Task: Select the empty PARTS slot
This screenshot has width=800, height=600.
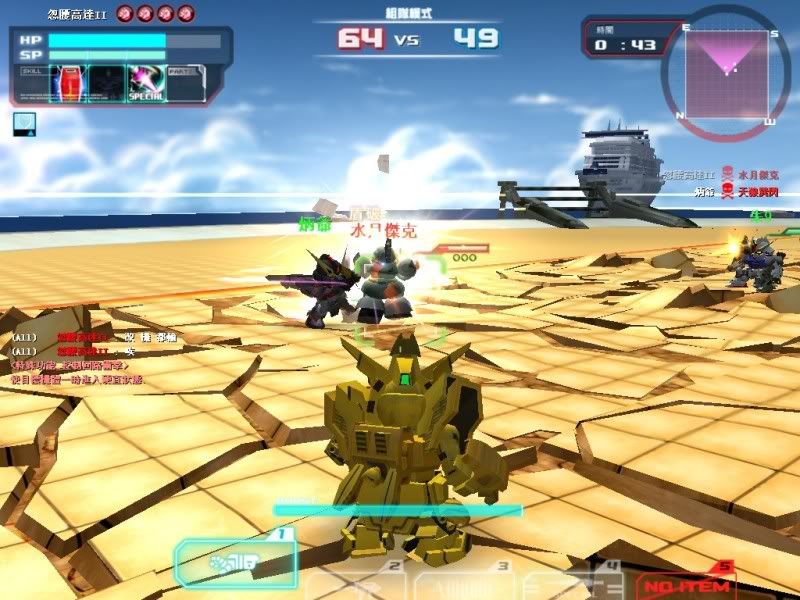Action: 185,82
